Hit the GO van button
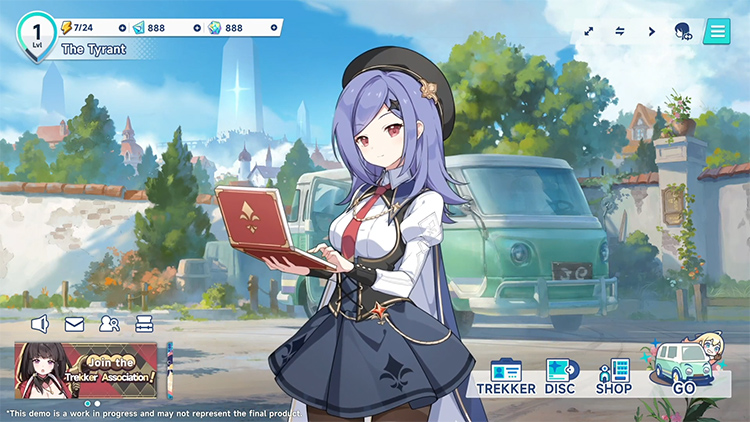The height and width of the screenshot is (422, 750). click(x=683, y=370)
